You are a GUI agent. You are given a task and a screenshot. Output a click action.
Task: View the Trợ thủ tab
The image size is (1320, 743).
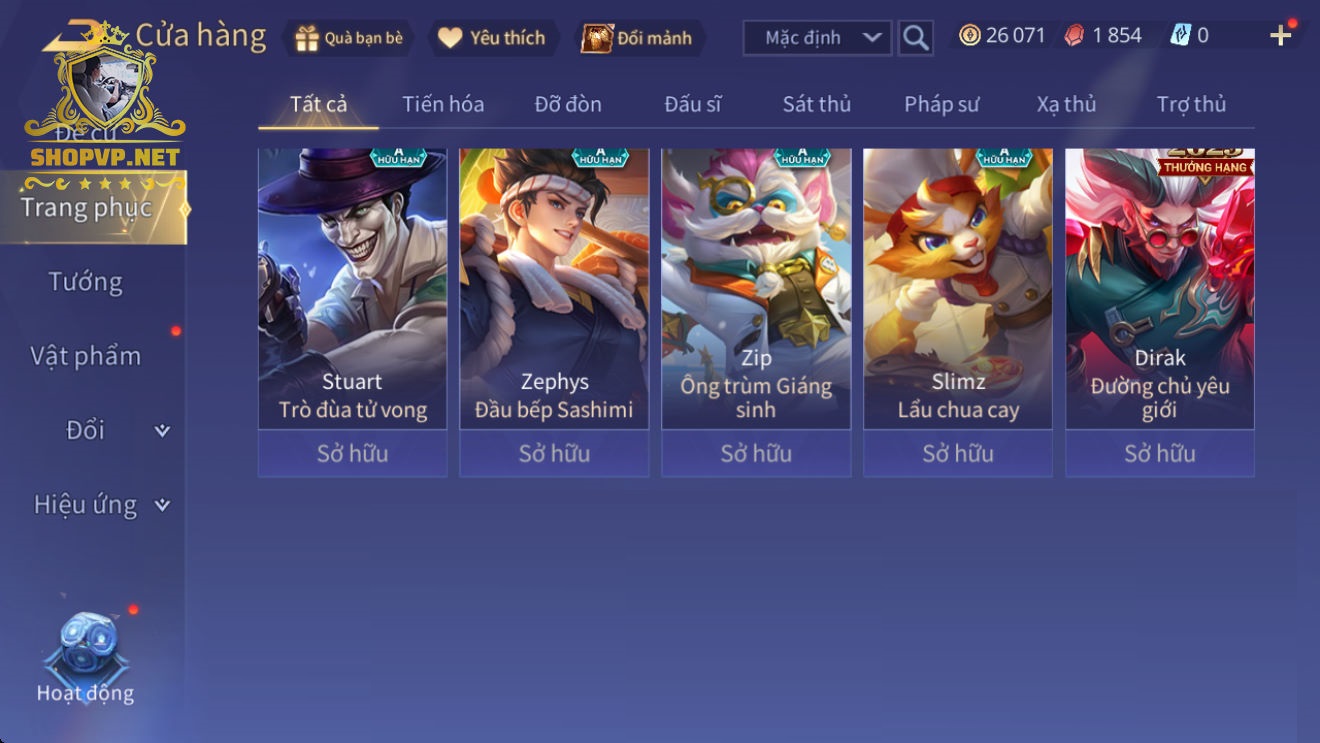point(1191,104)
